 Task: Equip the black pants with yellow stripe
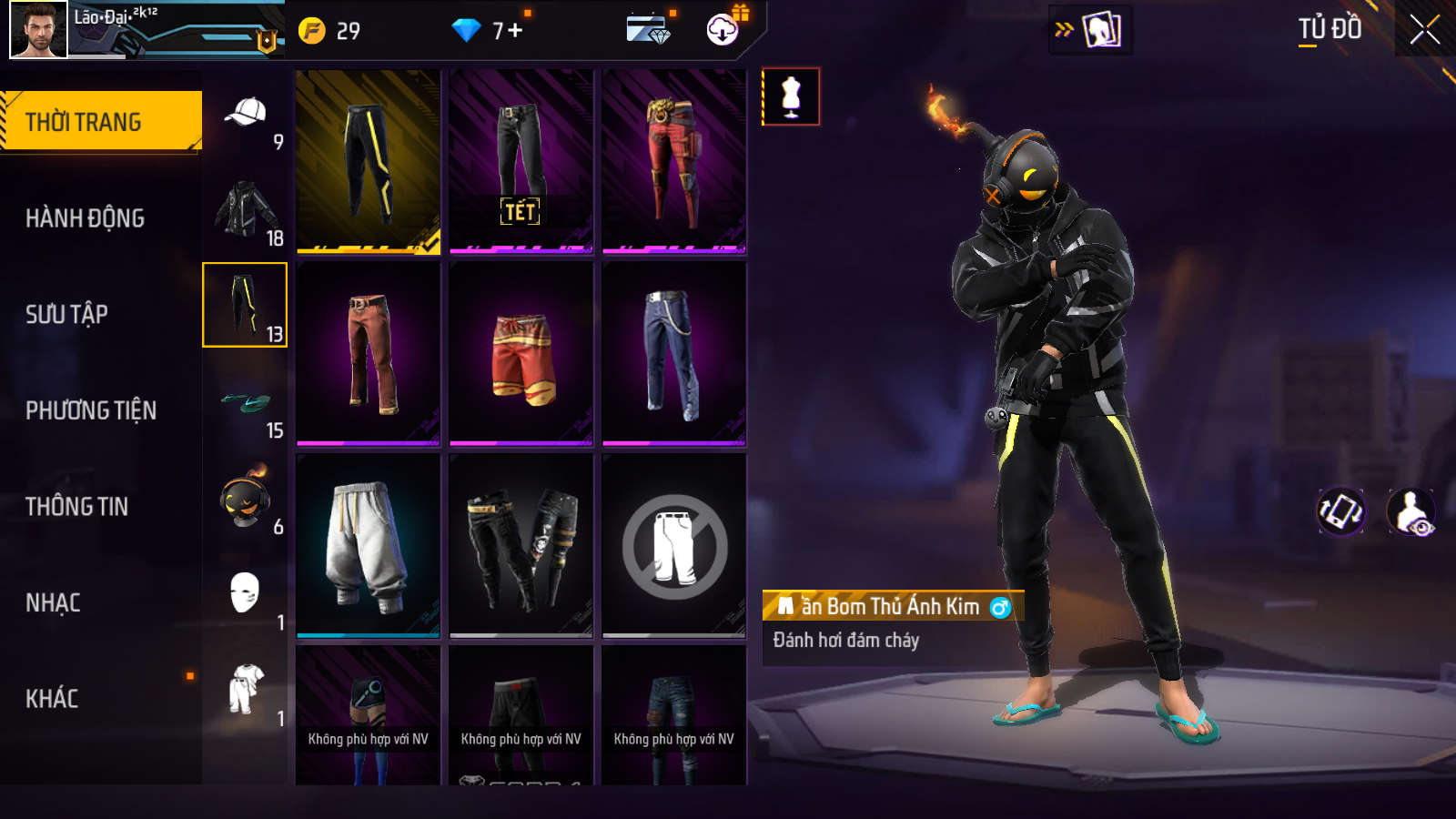368,161
